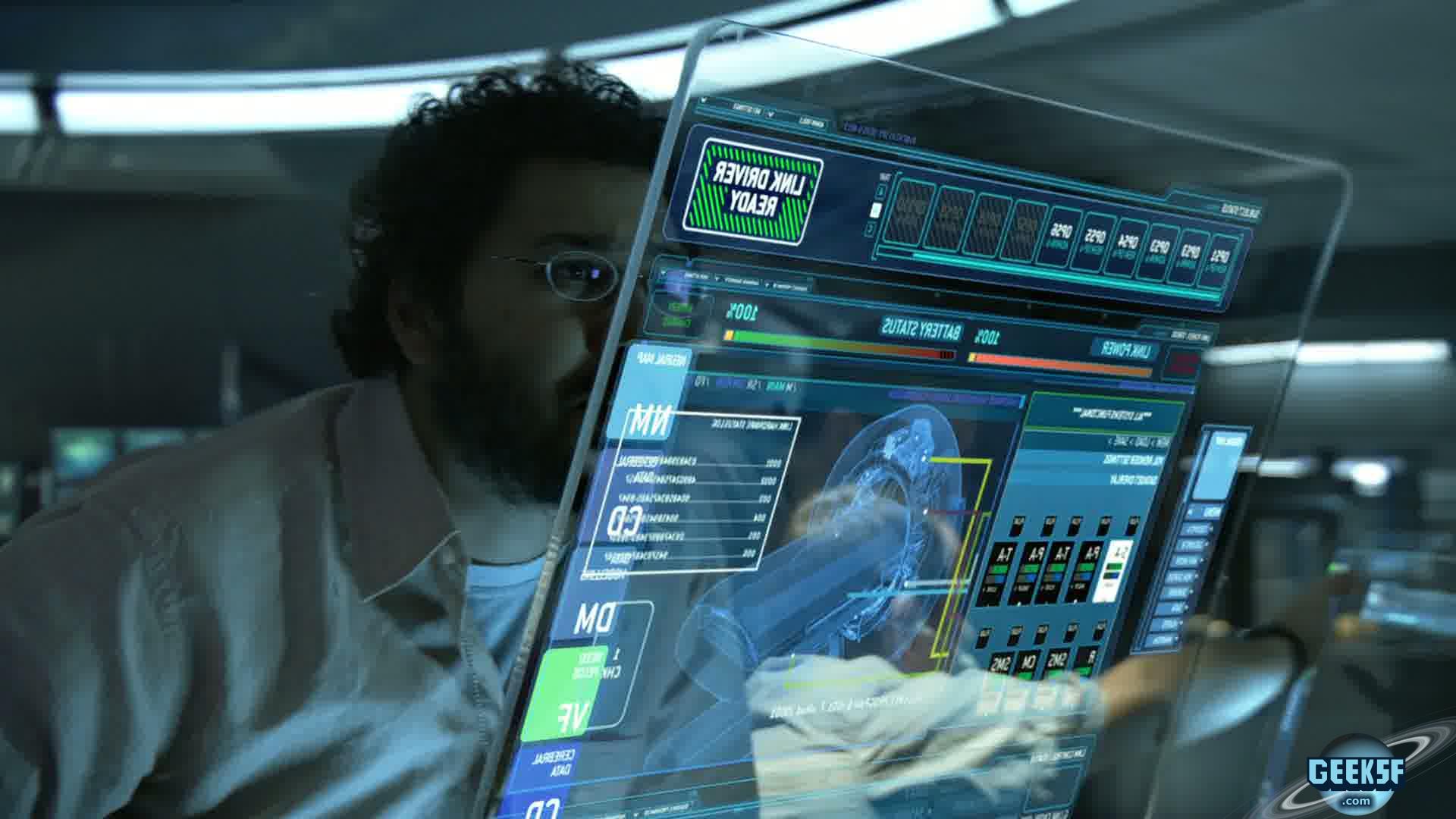Viewport: 1456px width, 819px height.
Task: Activate the green Link Driver Ready button
Action: [752, 192]
